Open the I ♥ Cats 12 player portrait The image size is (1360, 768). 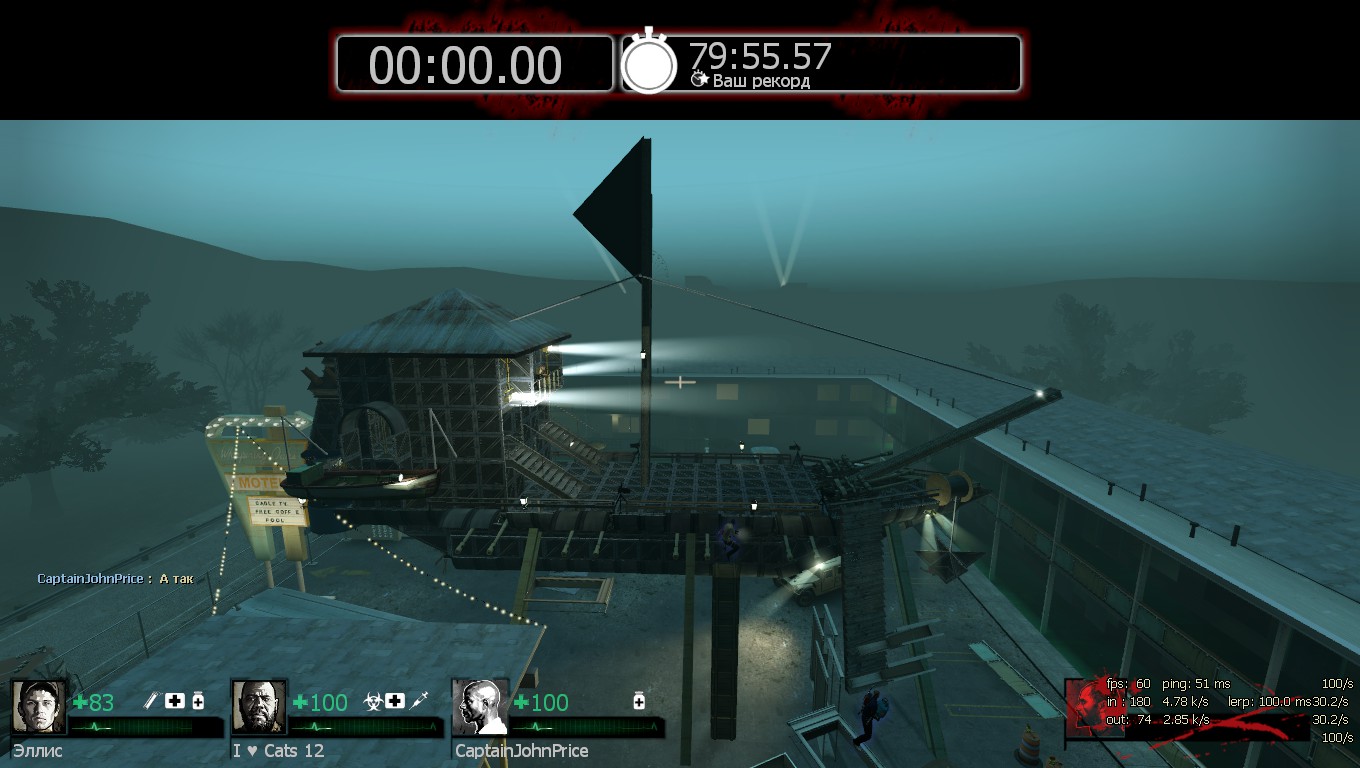259,707
